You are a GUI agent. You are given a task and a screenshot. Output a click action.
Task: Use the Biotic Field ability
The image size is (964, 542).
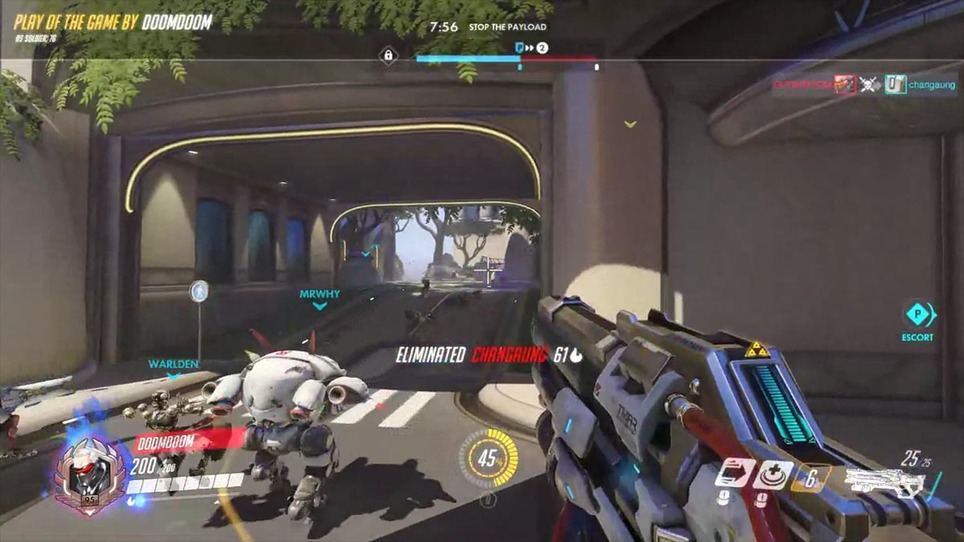[x=773, y=474]
